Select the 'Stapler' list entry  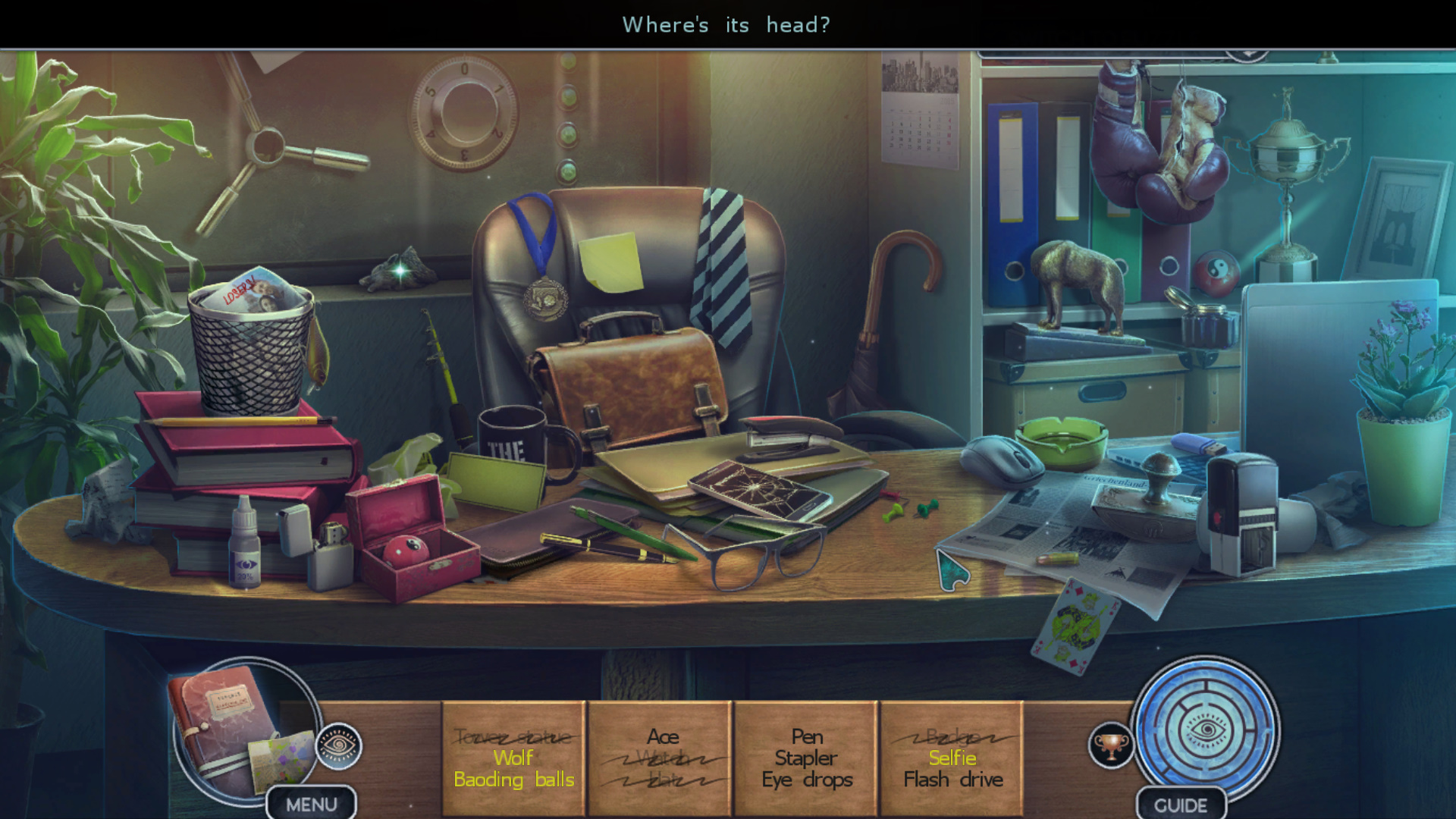(805, 758)
